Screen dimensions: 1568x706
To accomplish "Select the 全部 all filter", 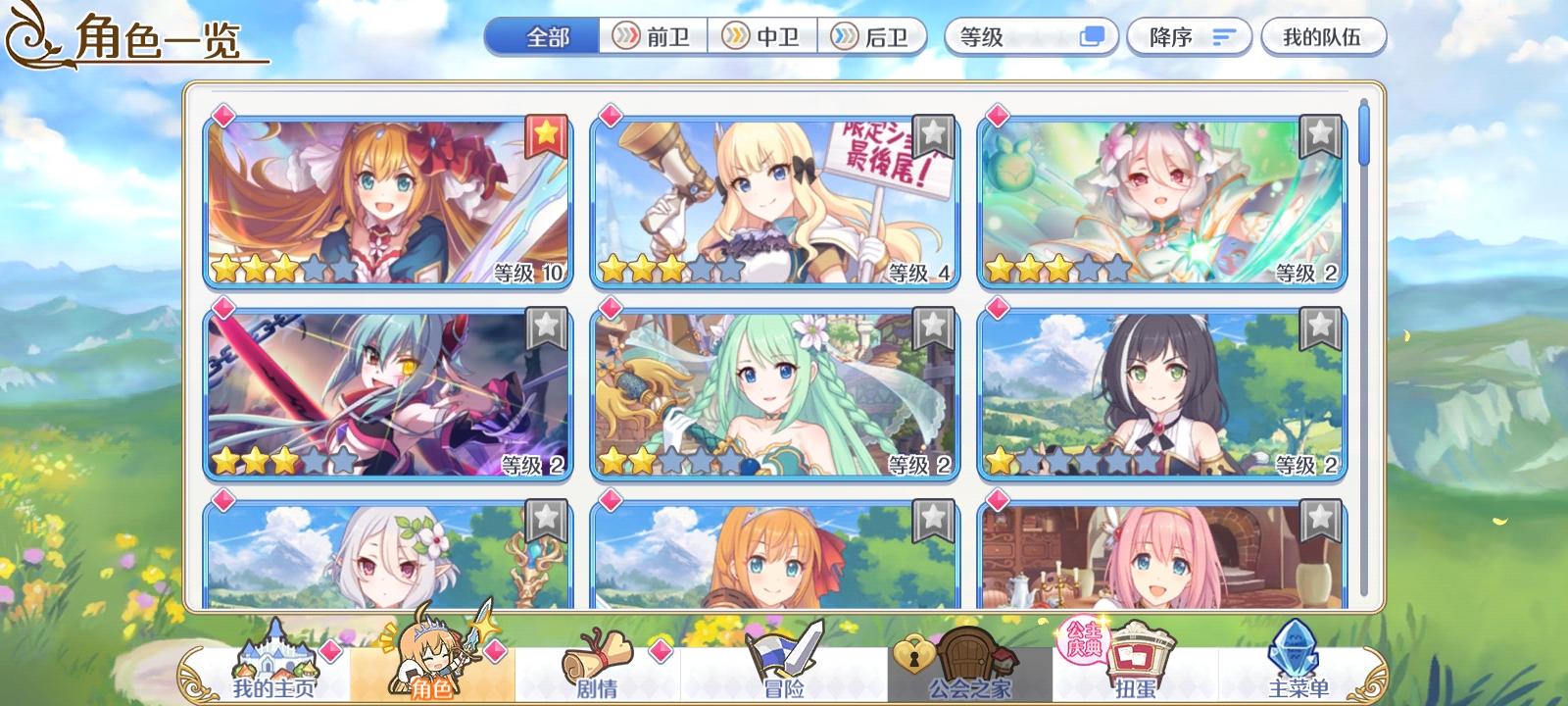I will [542, 35].
